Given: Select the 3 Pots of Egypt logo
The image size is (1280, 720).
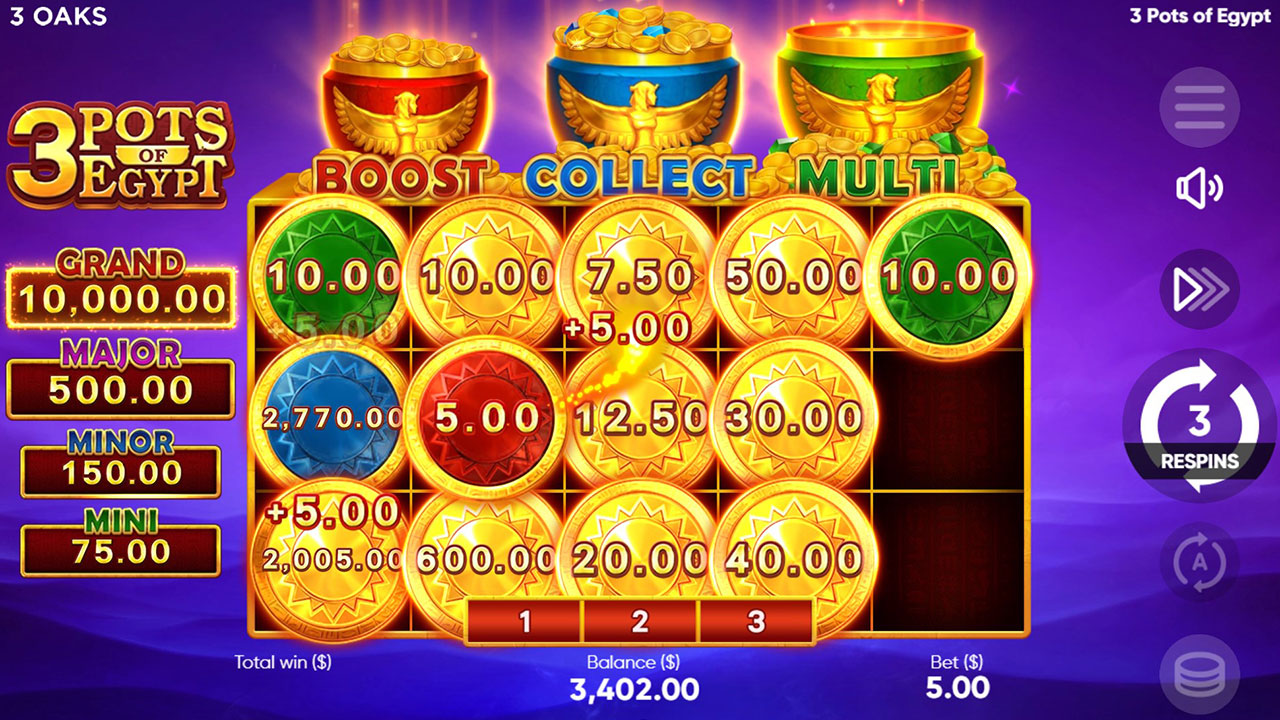Looking at the screenshot, I should pyautogui.click(x=118, y=150).
